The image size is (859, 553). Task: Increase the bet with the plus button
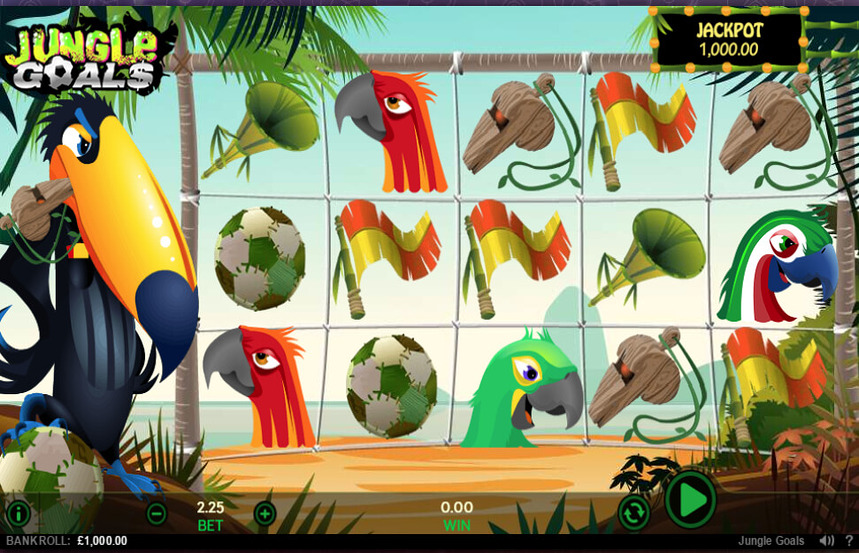[x=264, y=514]
